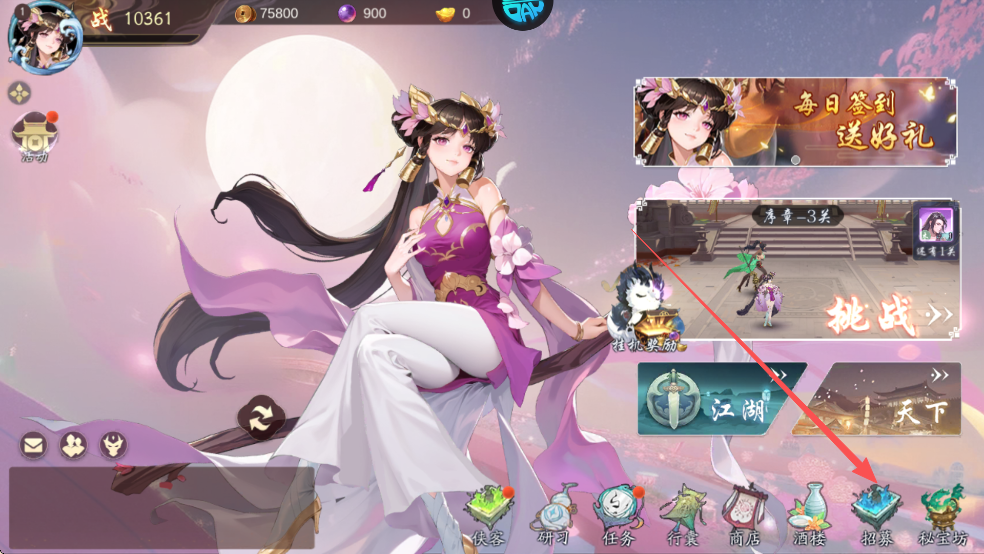984x554 pixels.
Task: Enter the 酒楼 tavern
Action: click(811, 514)
